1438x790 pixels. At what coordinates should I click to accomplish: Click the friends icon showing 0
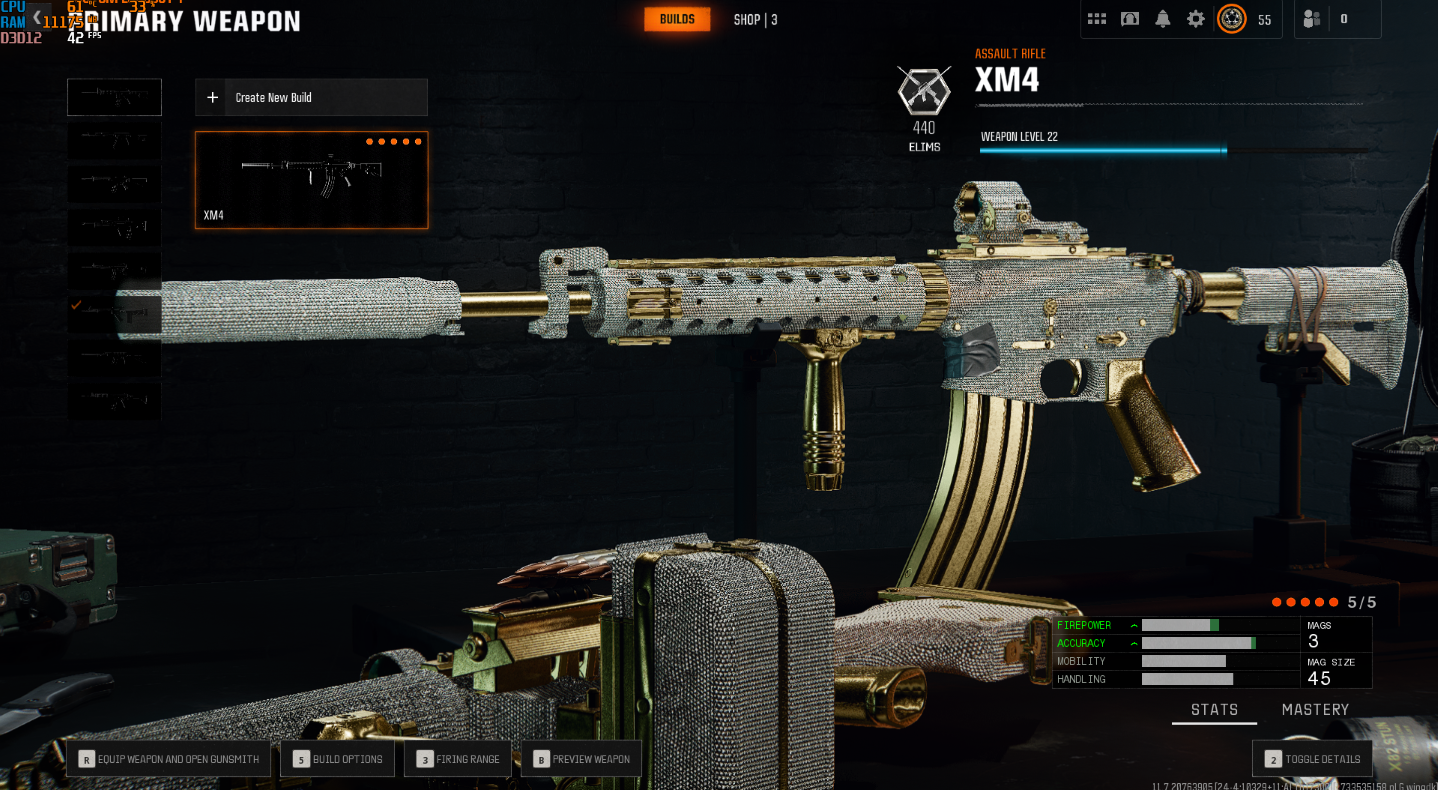coord(1311,18)
